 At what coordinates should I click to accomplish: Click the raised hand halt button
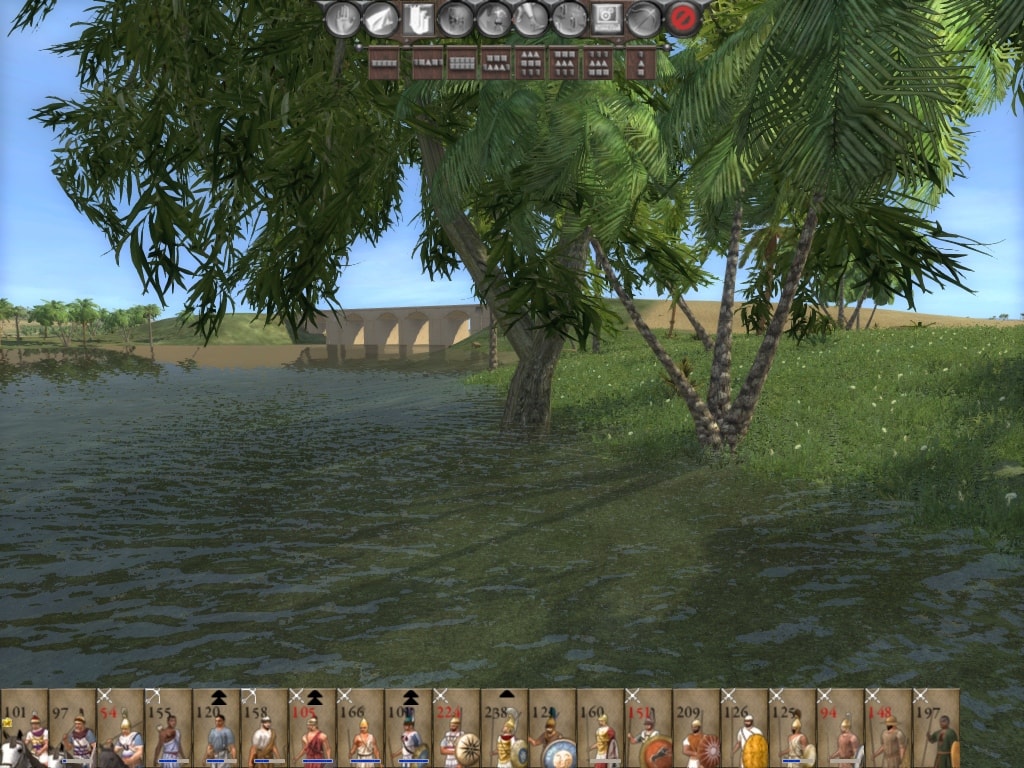click(342, 19)
